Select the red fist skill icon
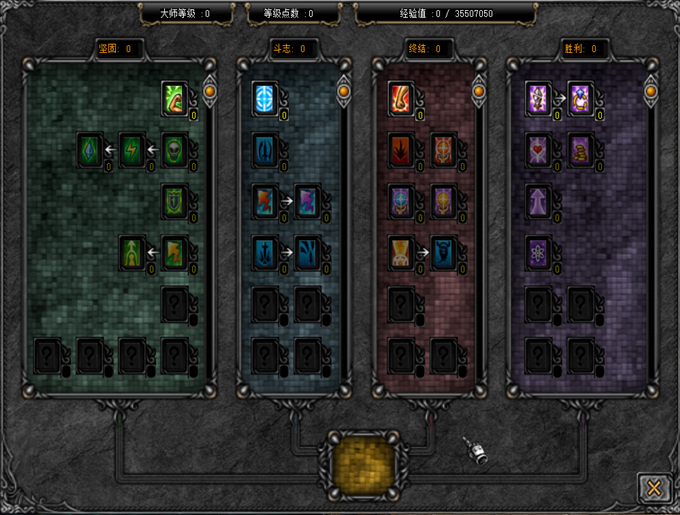The width and height of the screenshot is (680, 515). click(402, 98)
